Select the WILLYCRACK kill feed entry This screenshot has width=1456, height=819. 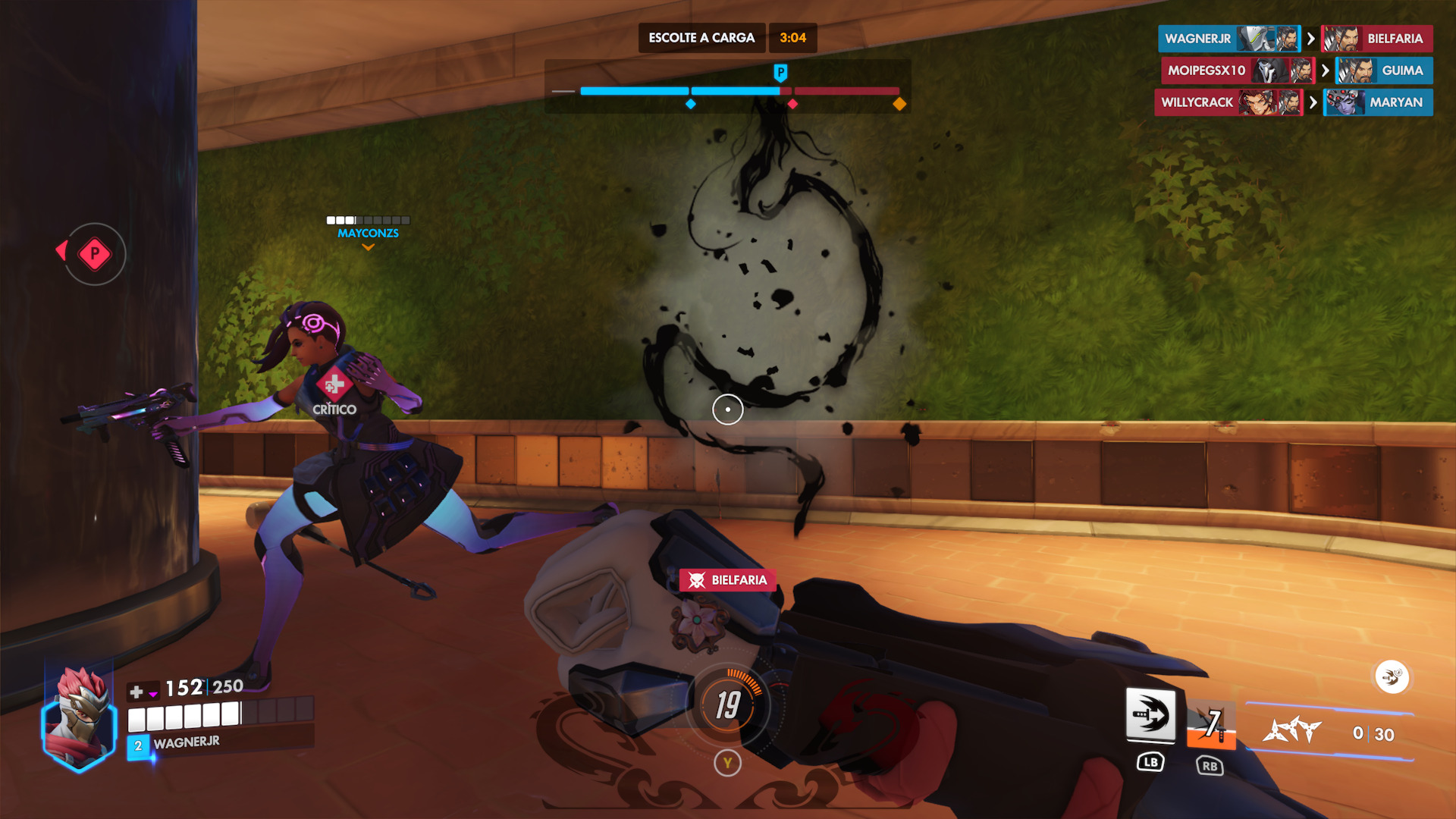pos(1228,102)
